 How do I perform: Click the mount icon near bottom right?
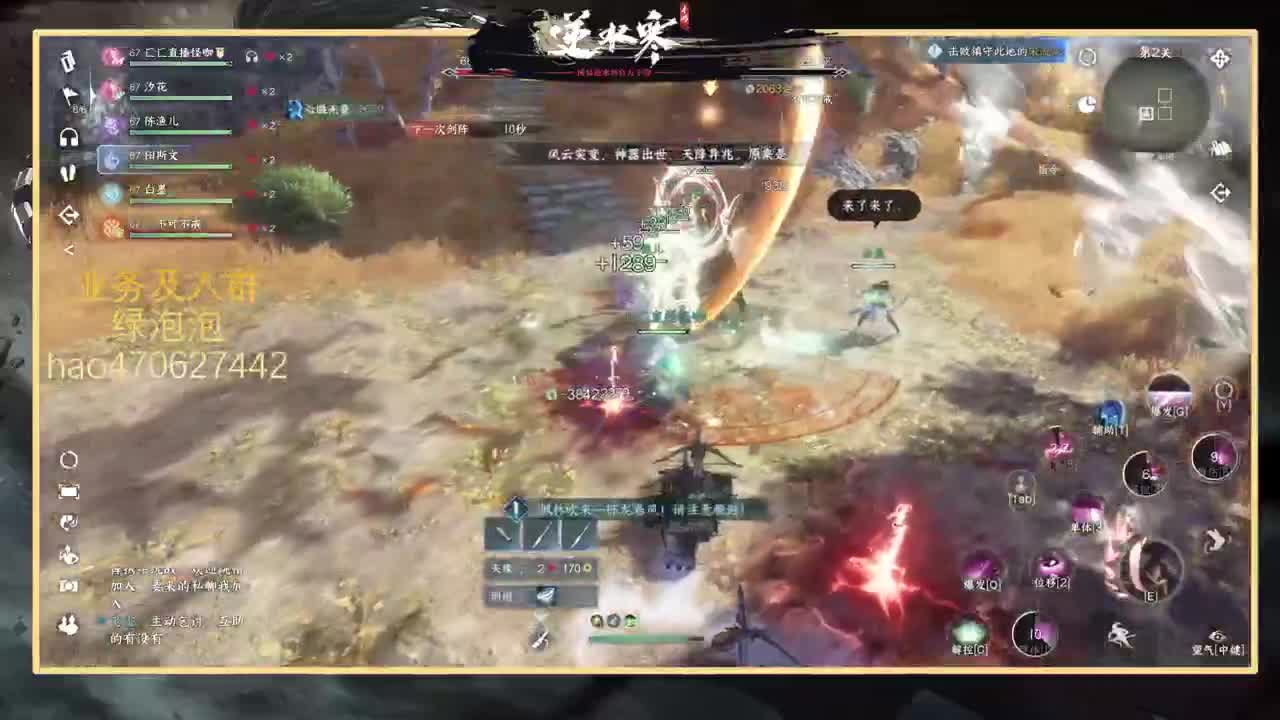[x=1119, y=635]
